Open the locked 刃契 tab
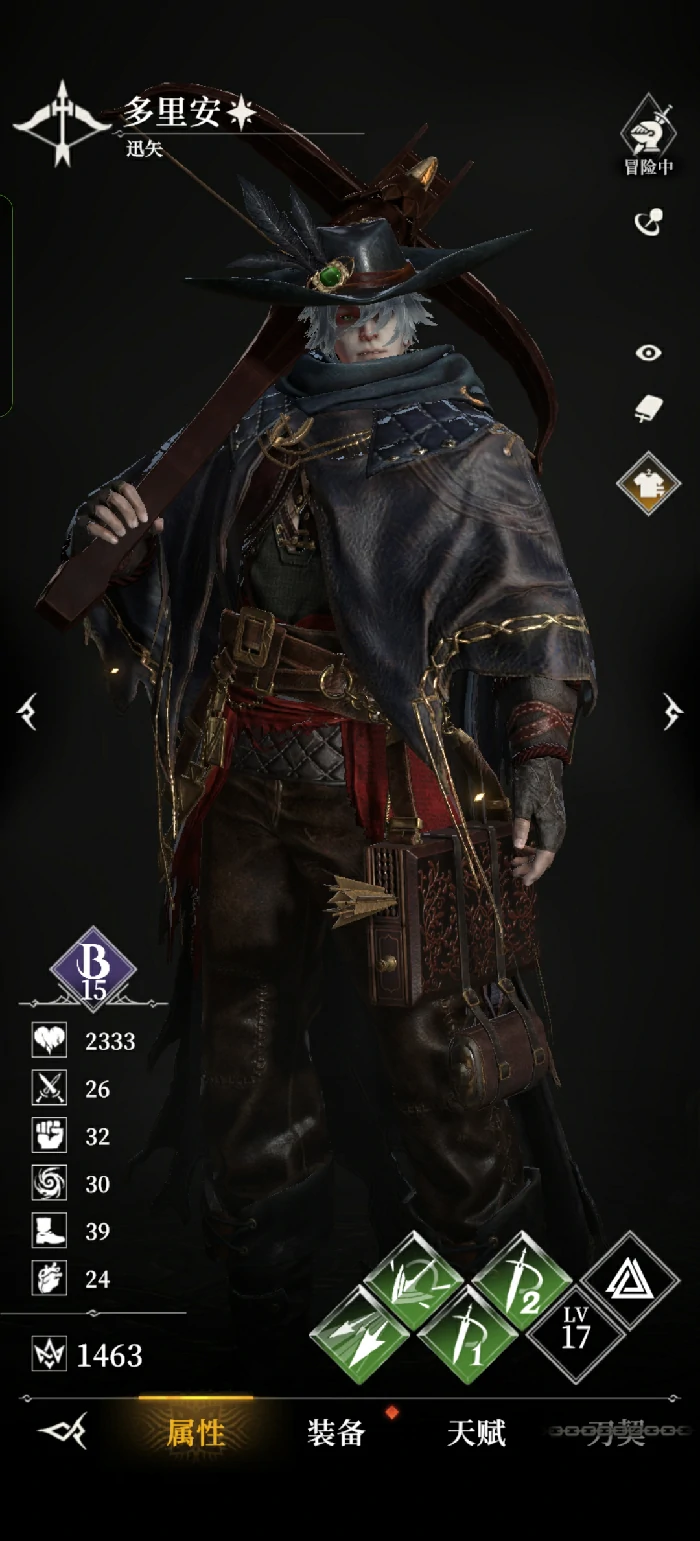Viewport: 700px width, 1541px height. tap(615, 1433)
